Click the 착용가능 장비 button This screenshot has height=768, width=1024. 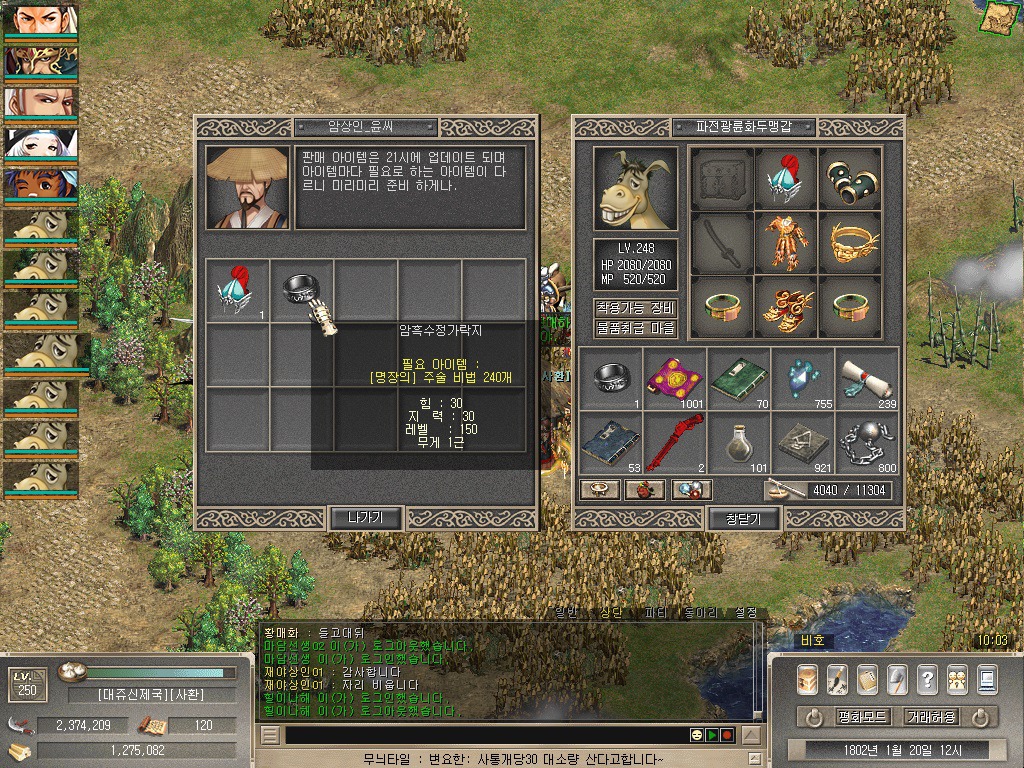636,307
